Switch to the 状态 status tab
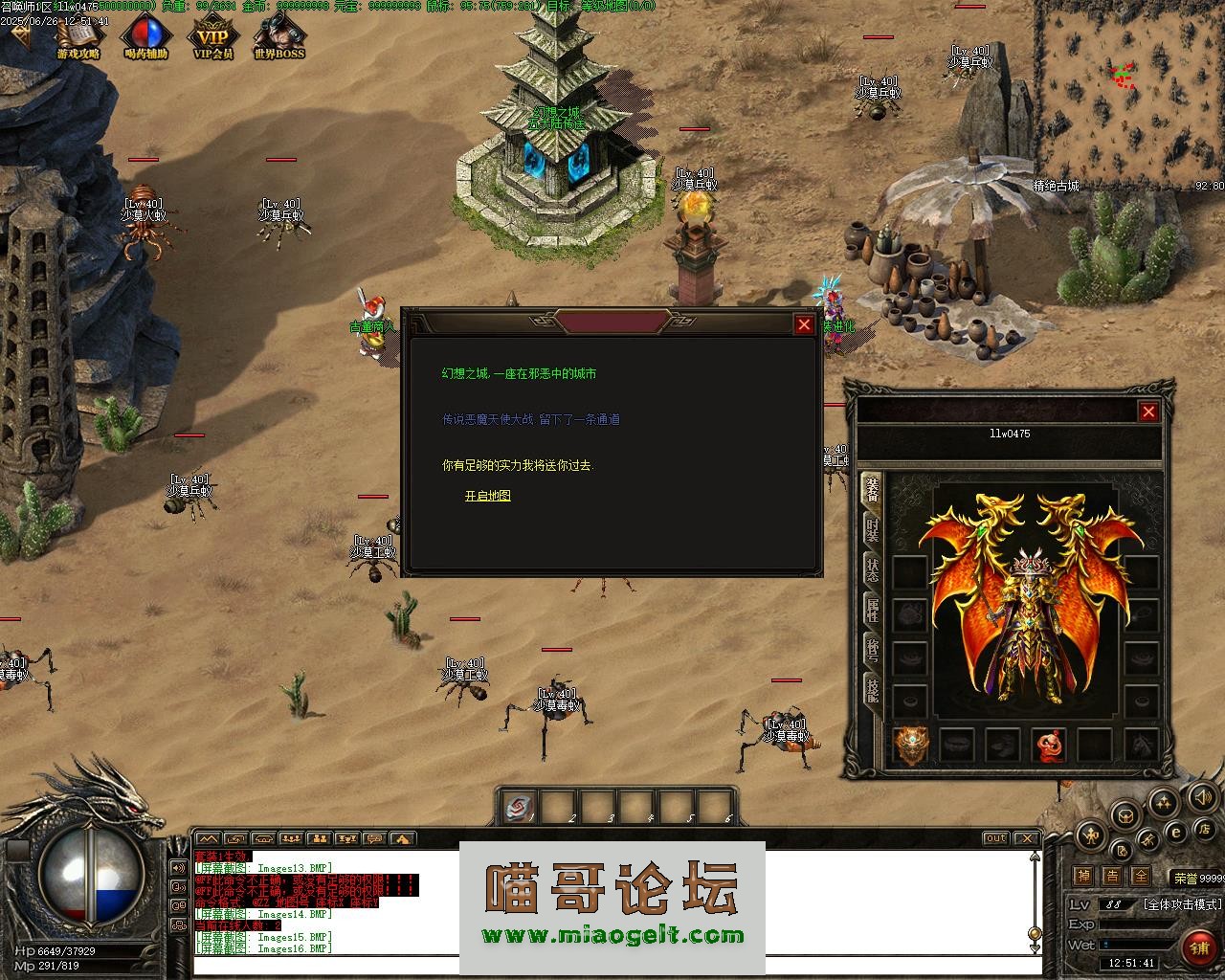The height and width of the screenshot is (980, 1225). click(x=872, y=570)
